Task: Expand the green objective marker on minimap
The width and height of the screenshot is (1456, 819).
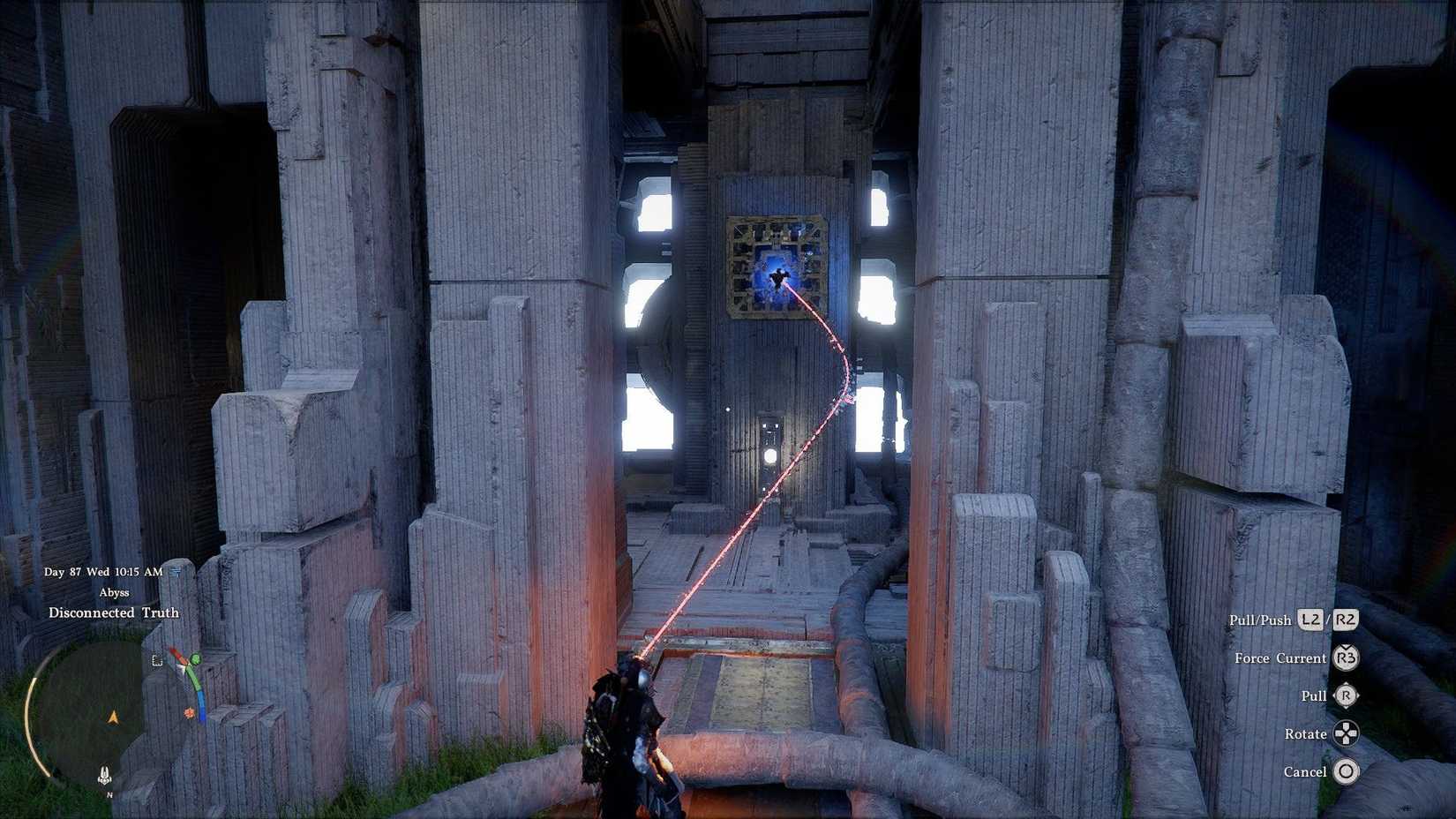Action: click(x=196, y=658)
